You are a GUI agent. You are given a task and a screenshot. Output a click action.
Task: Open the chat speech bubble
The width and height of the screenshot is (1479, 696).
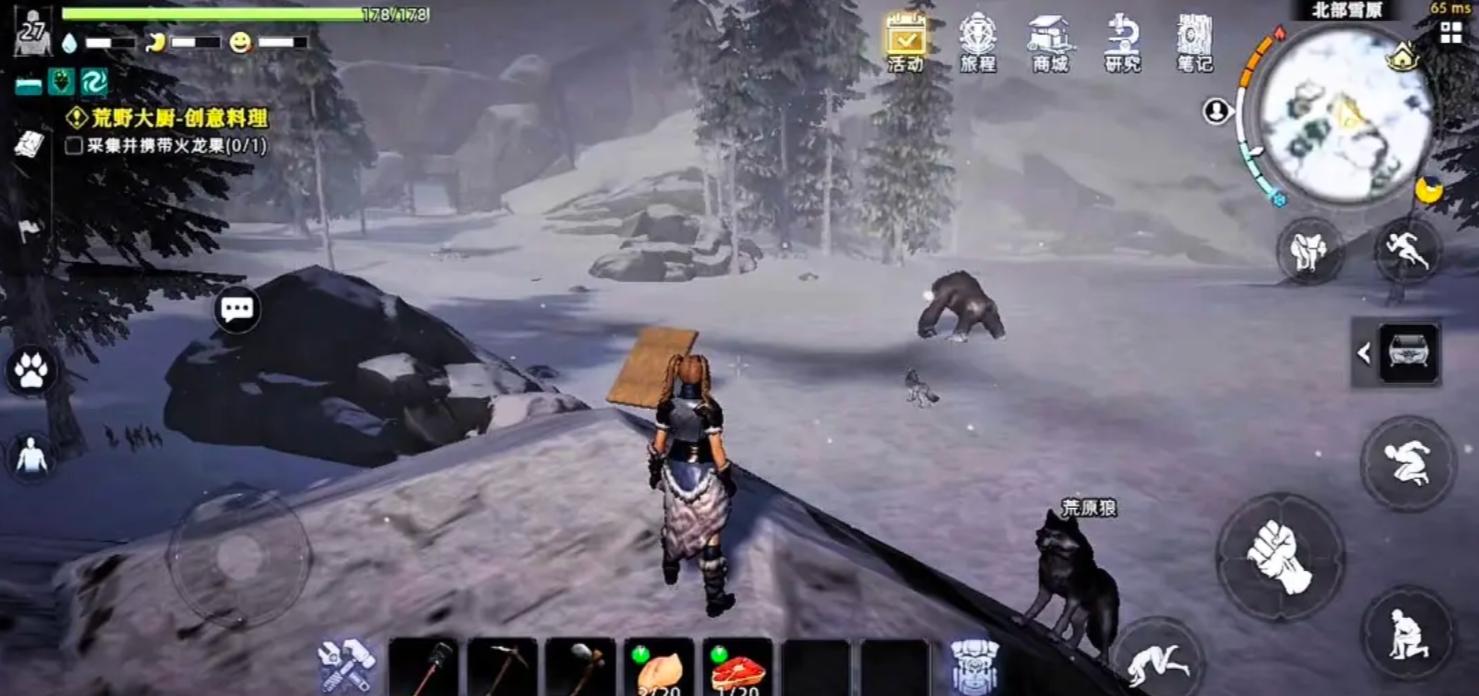click(x=237, y=309)
